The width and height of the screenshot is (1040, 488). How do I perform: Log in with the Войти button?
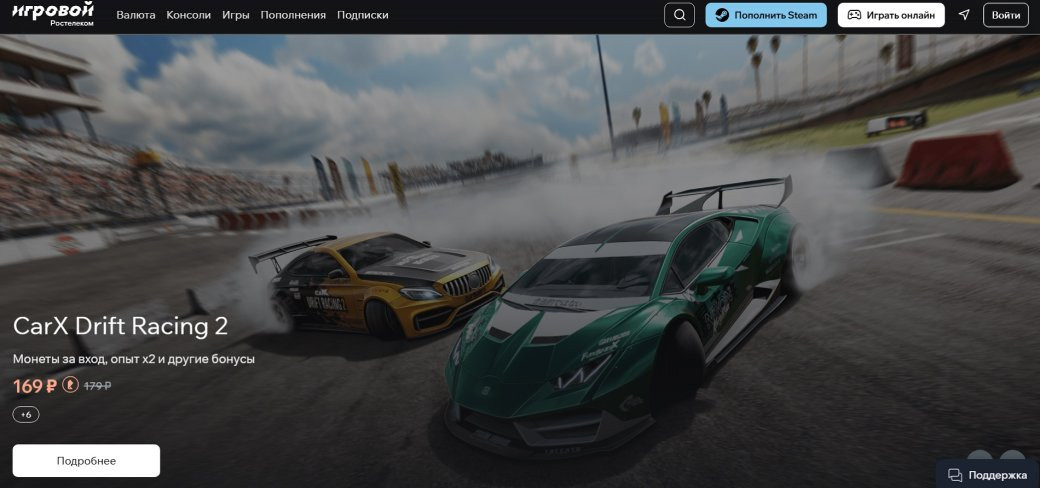point(1006,15)
